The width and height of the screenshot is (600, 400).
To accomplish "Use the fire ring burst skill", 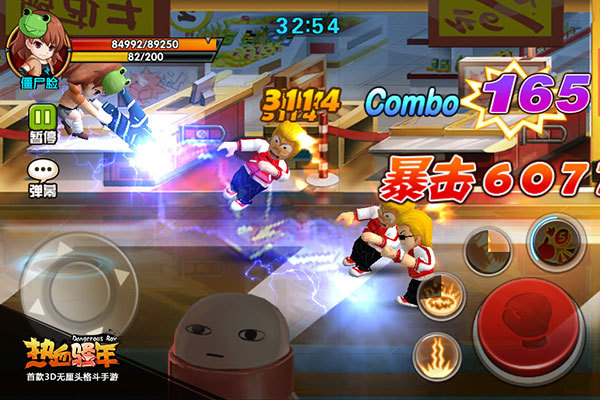I will pos(441,295).
